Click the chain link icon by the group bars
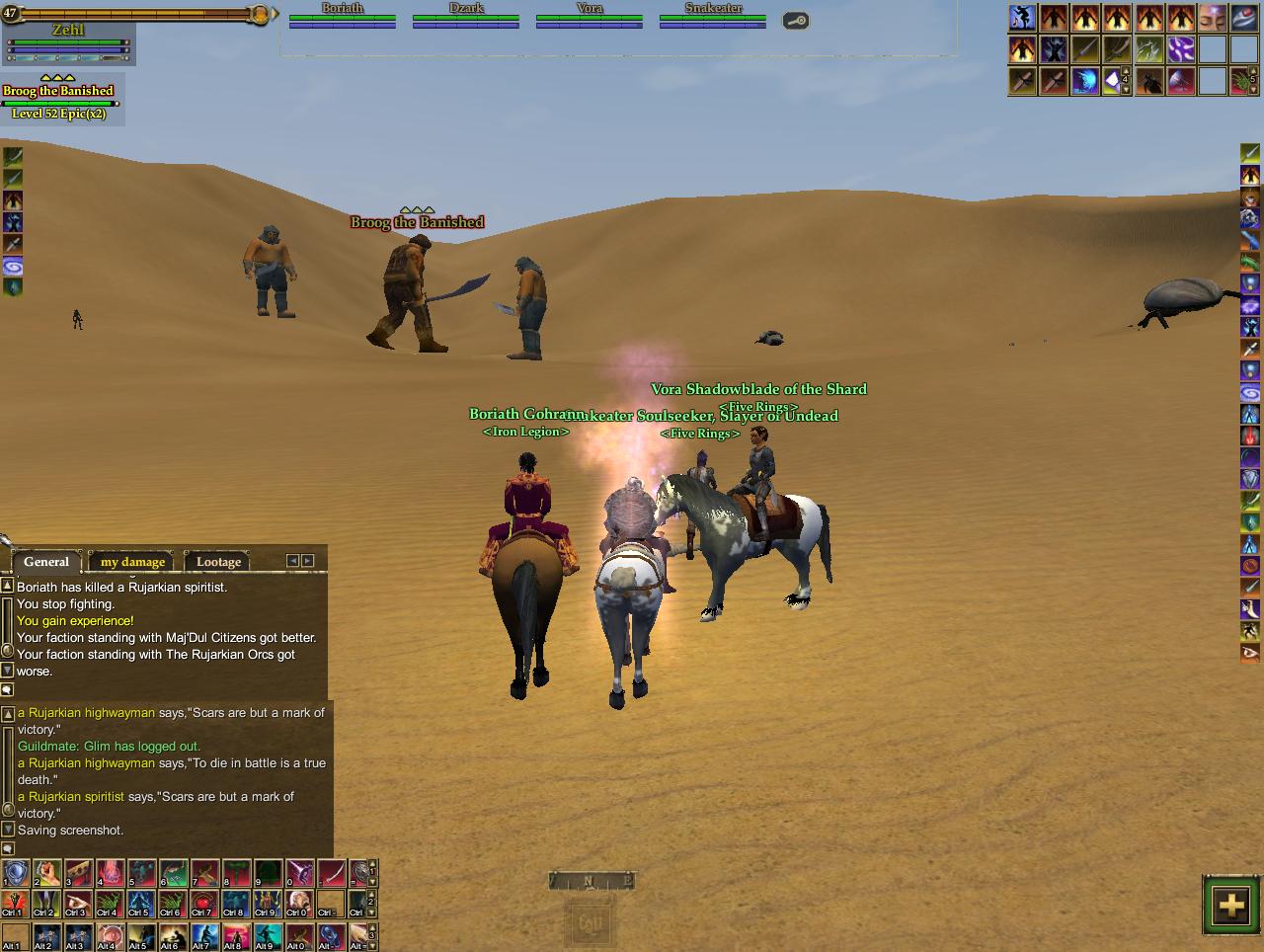The width and height of the screenshot is (1264, 952). [x=796, y=21]
